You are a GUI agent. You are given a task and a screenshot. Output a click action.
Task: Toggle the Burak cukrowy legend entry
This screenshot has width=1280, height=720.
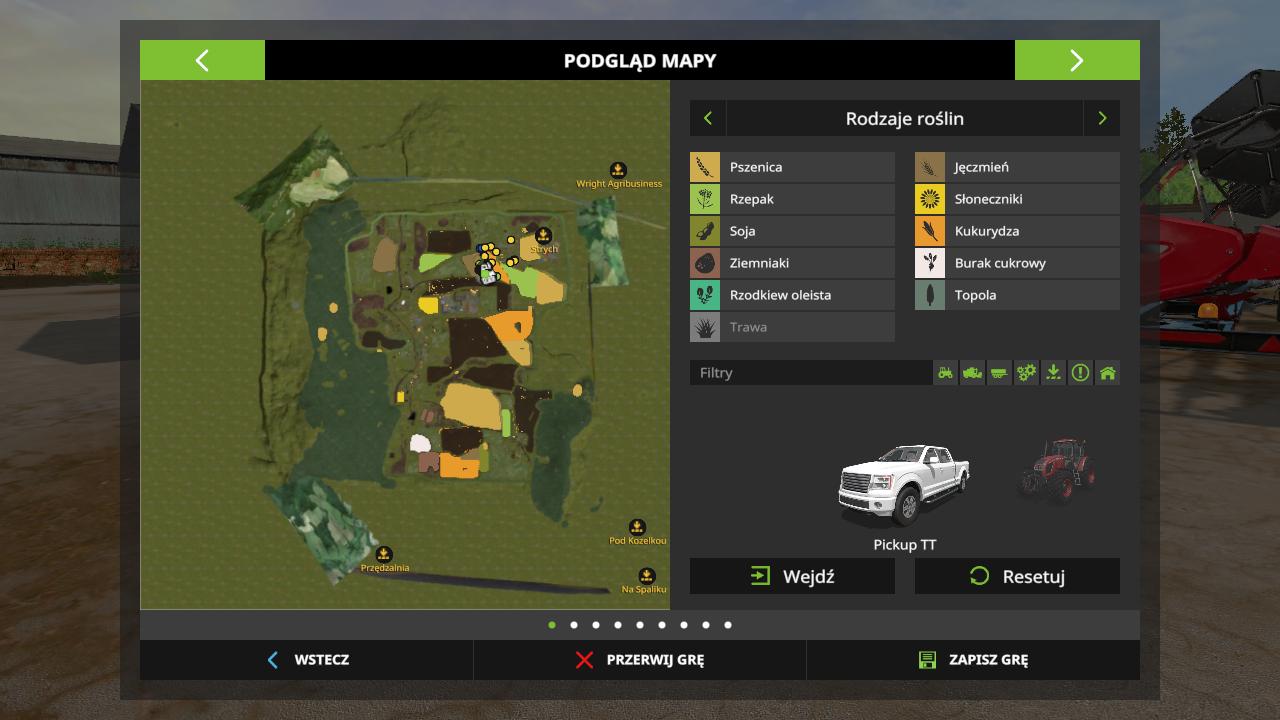click(1017, 263)
